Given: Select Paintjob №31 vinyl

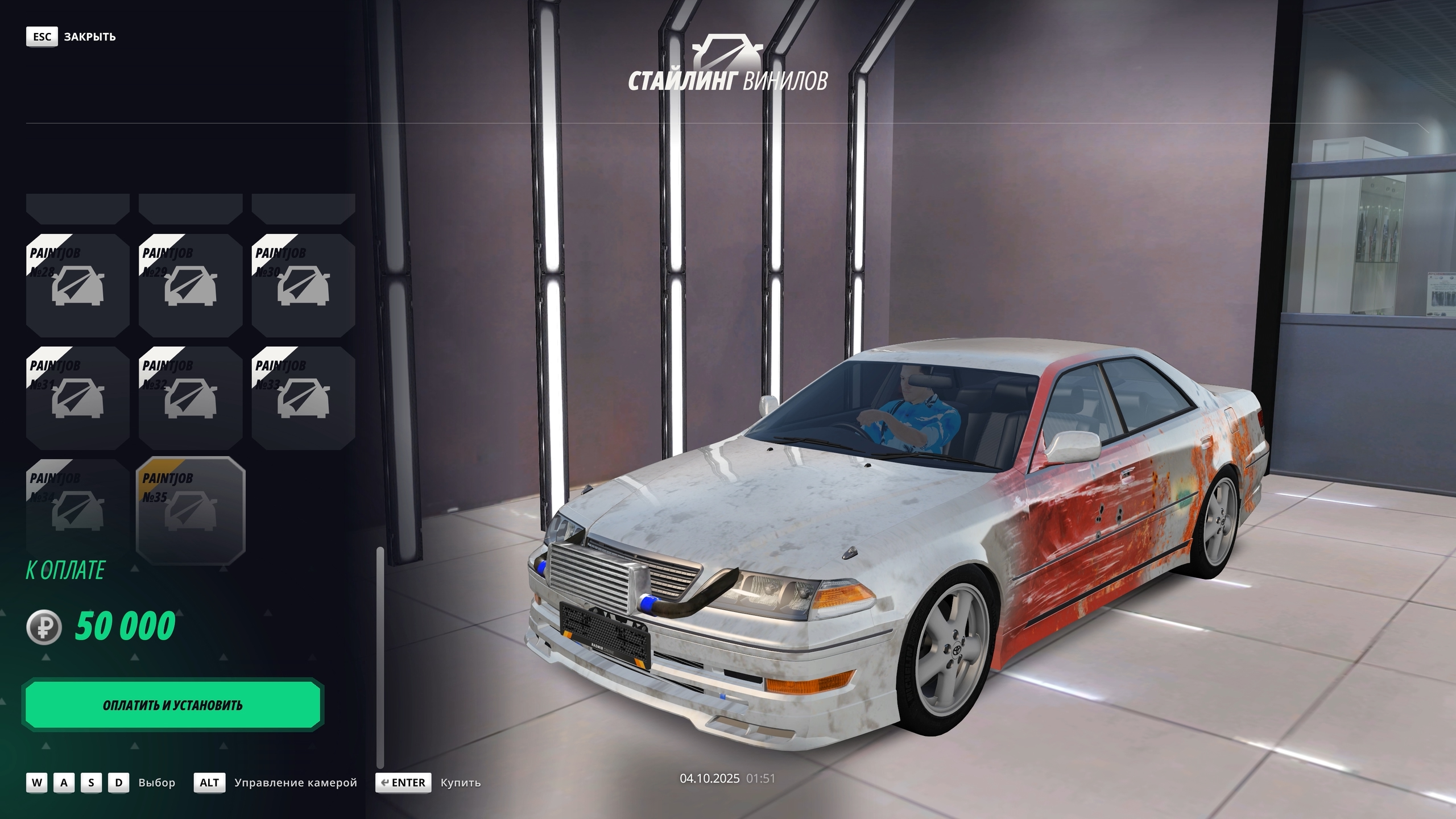Looking at the screenshot, I should (78, 398).
